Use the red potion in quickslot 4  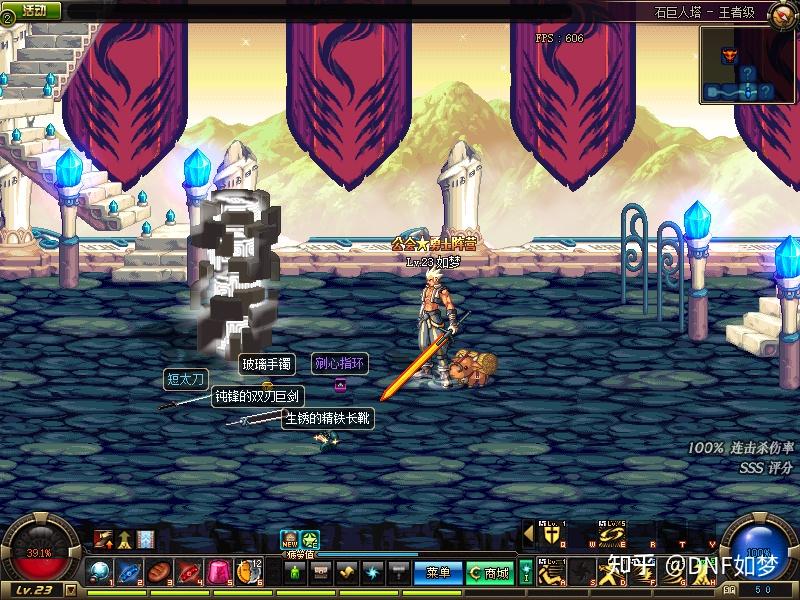pyautogui.click(x=189, y=572)
